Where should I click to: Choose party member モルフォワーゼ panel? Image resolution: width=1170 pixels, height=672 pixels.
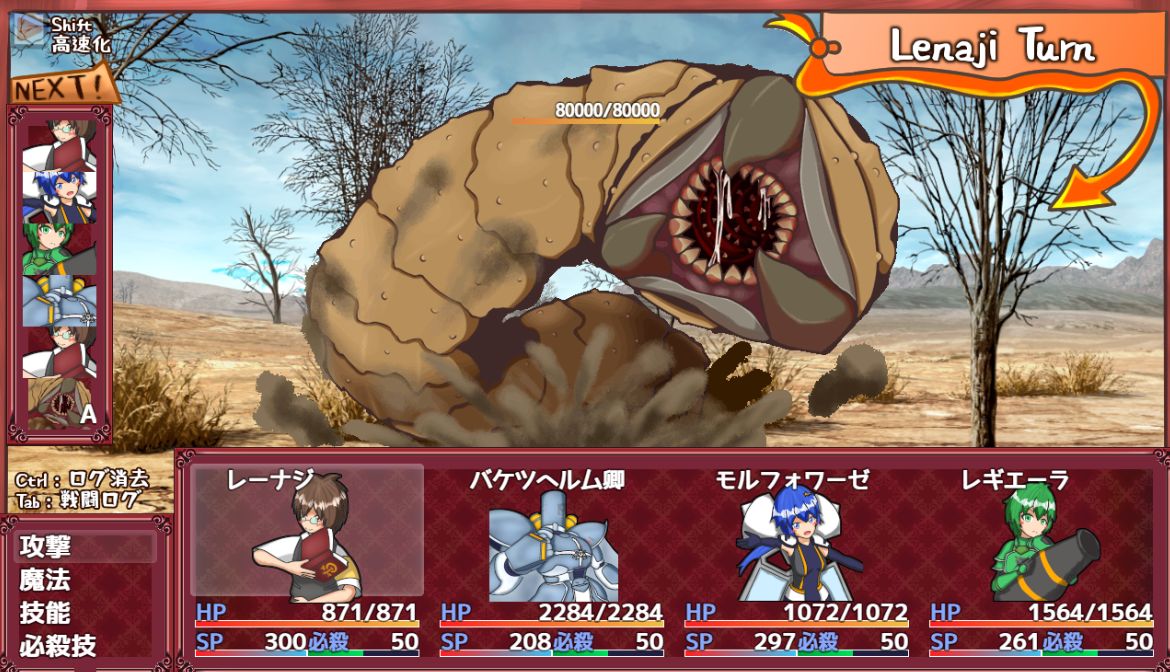pyautogui.click(x=796, y=540)
